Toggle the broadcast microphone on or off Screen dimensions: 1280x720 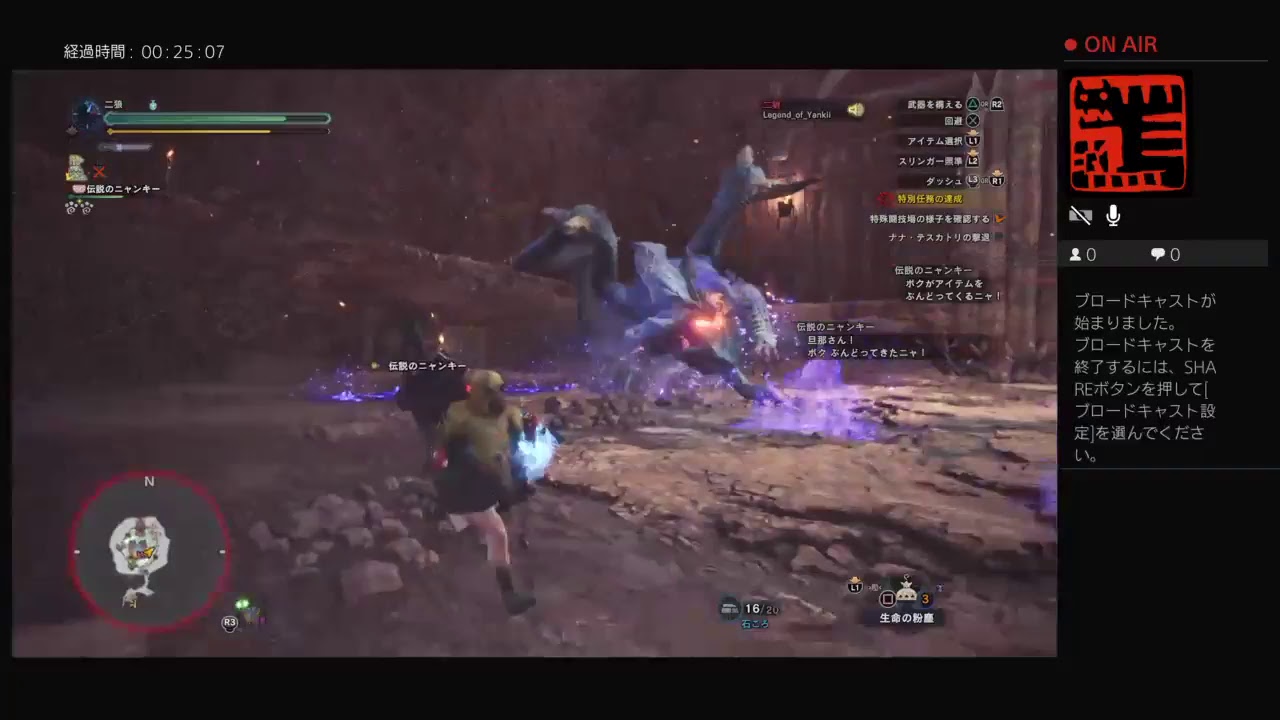1113,215
